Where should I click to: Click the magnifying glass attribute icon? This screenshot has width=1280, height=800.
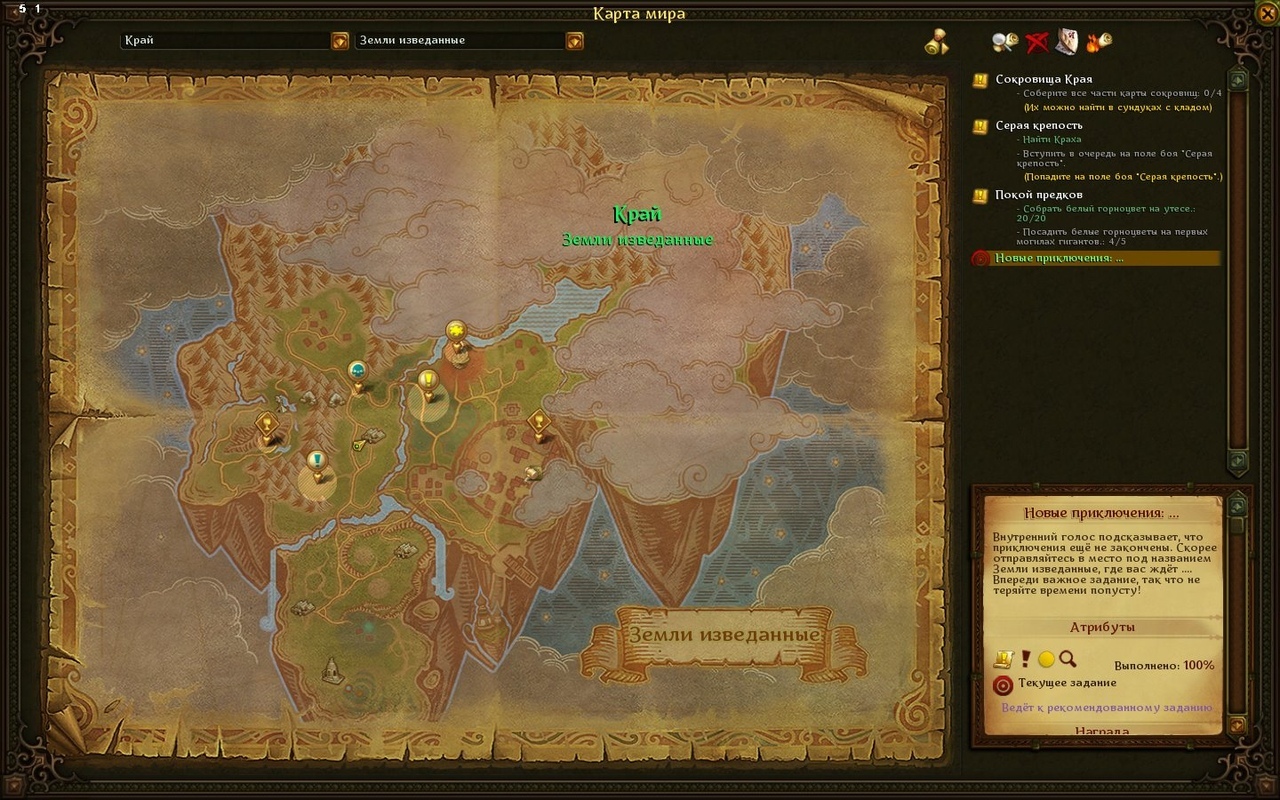click(1067, 659)
